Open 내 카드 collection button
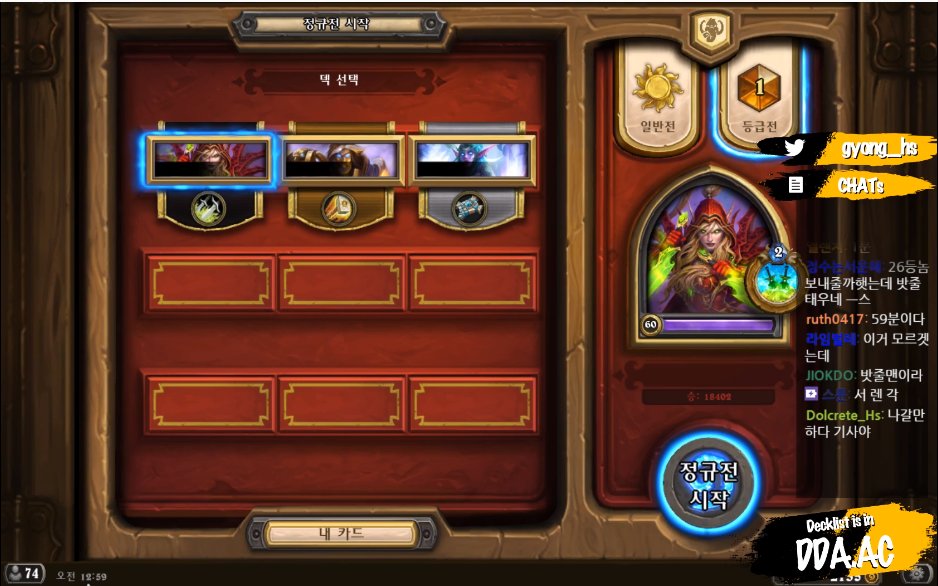Screen dimensions: 938x586 [x=342, y=534]
